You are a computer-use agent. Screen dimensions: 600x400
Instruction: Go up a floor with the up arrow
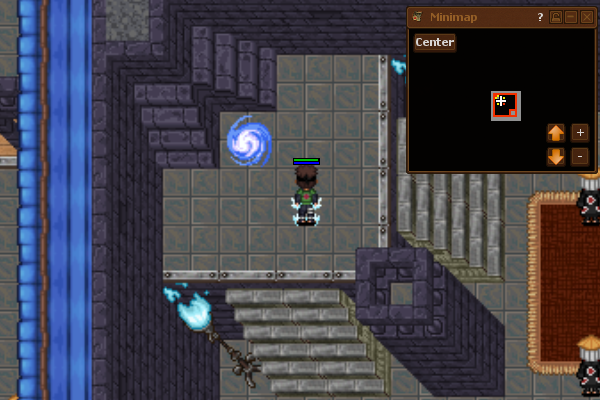point(556,133)
